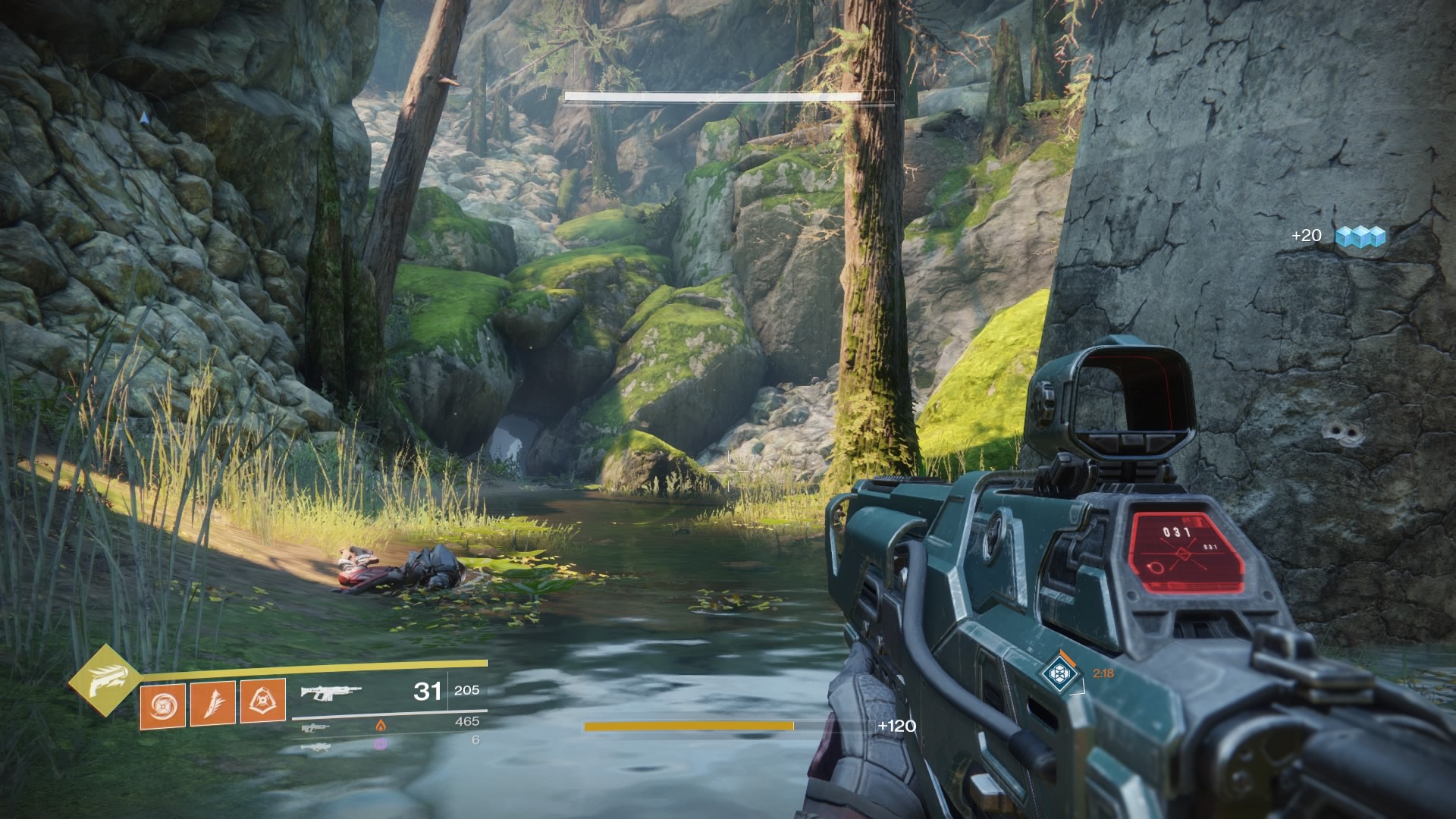The width and height of the screenshot is (1456, 819).
Task: Activate the Golden Gun super icon
Action: pos(104,681)
